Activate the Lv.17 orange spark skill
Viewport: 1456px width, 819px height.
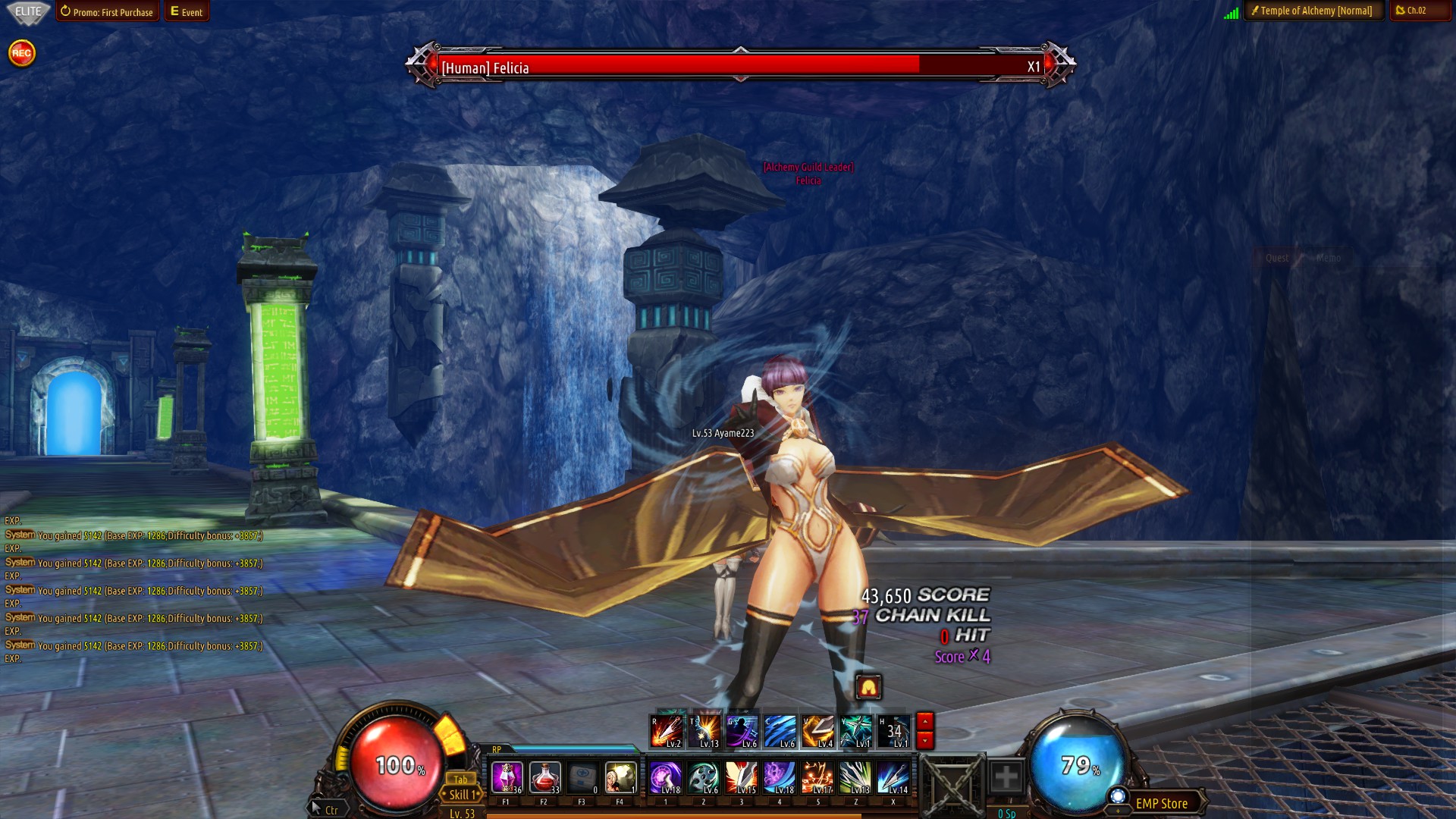[817, 778]
